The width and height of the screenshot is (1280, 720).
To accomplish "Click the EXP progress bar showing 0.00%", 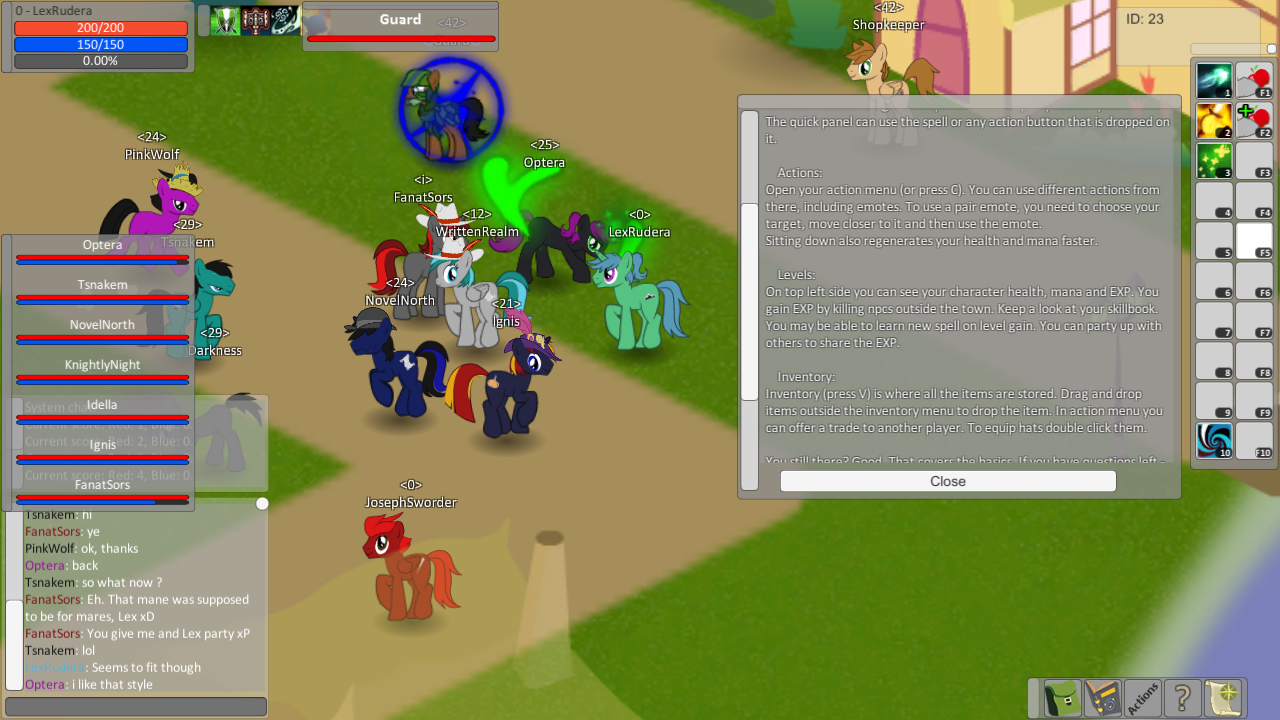I will tap(99, 60).
